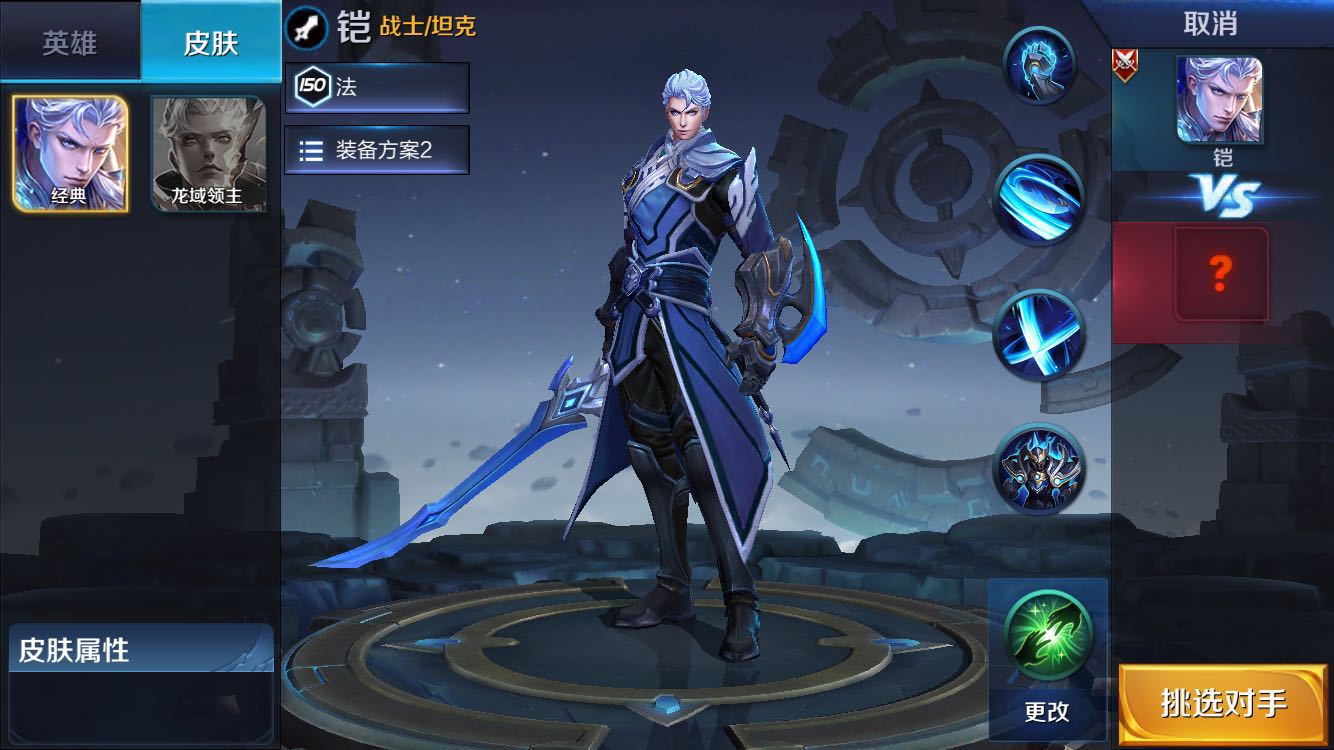Switch to the 英雄 tab
The height and width of the screenshot is (750, 1334).
point(68,42)
